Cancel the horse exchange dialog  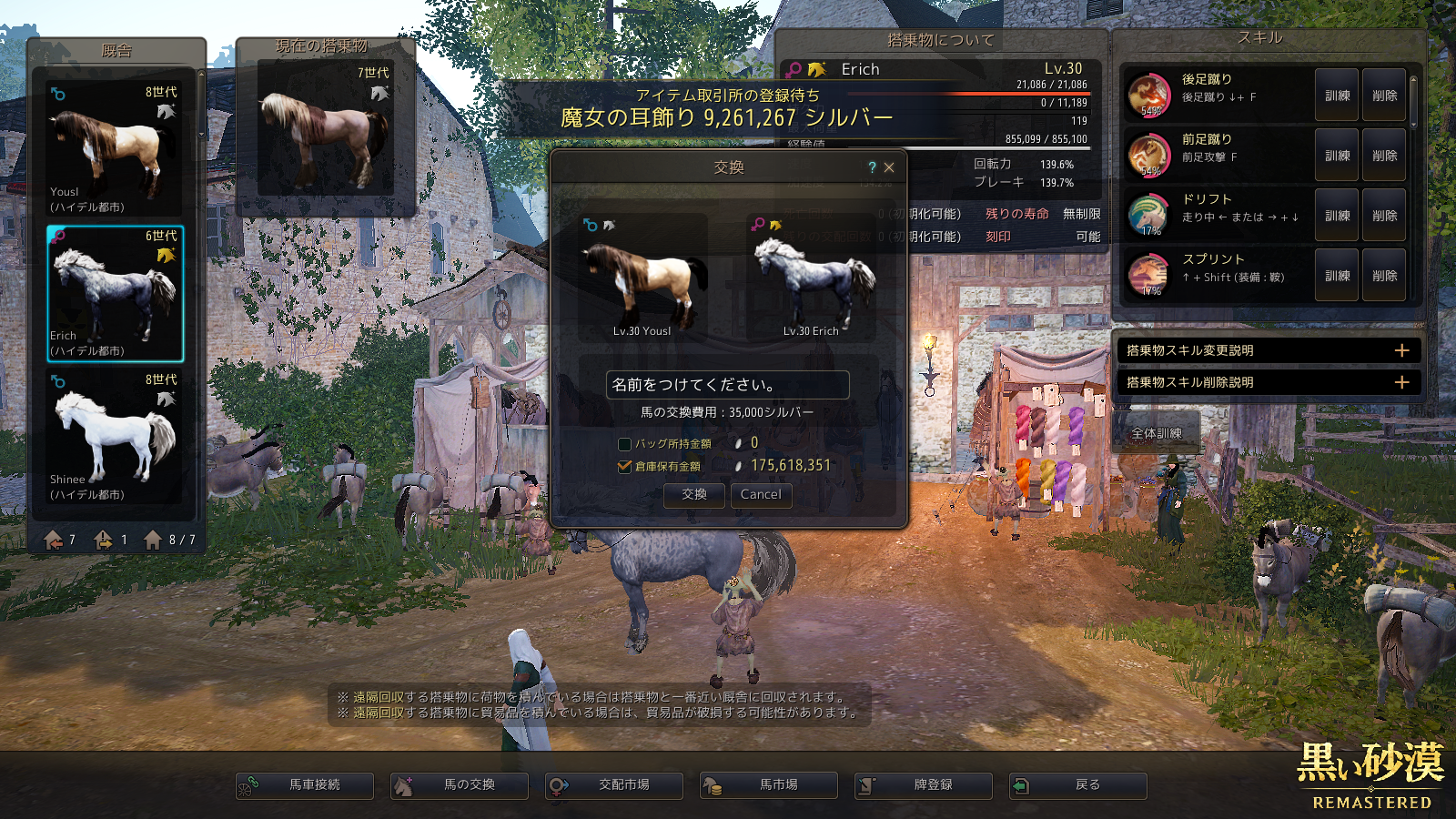pos(761,495)
